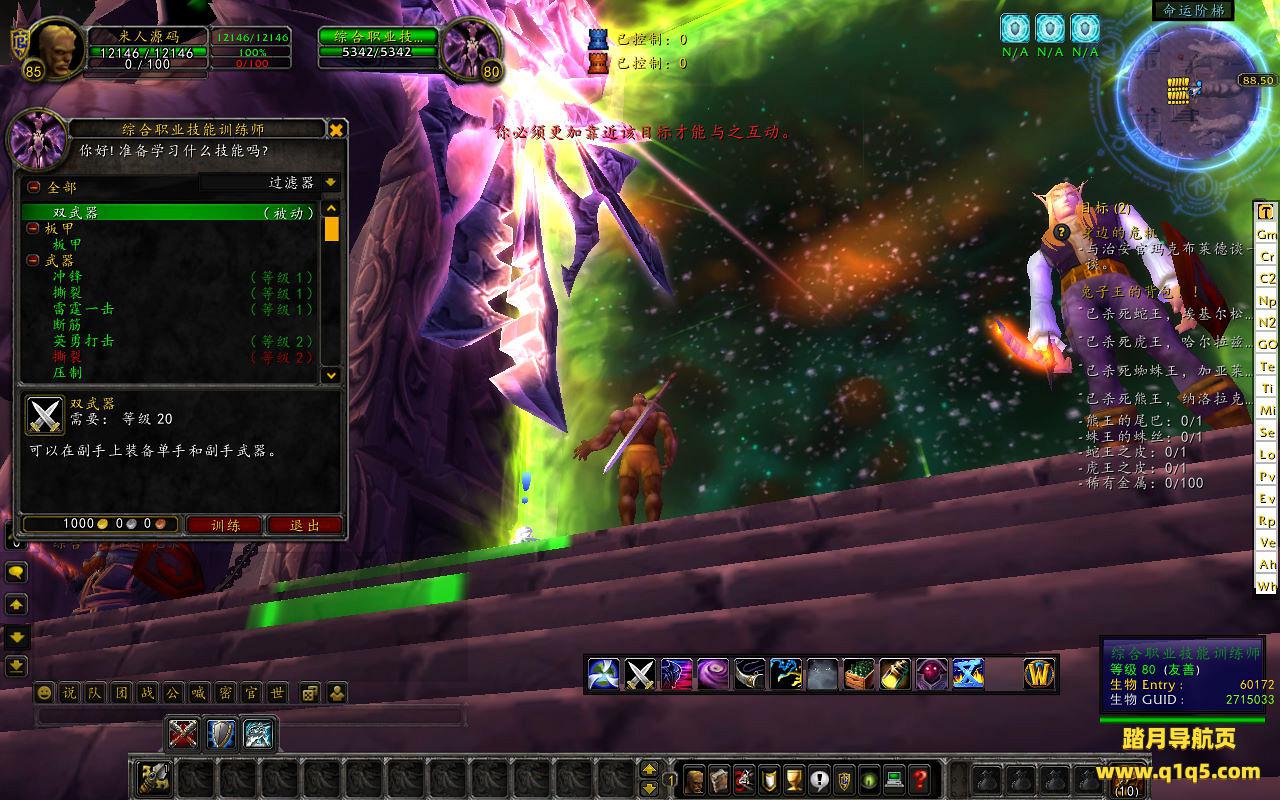Click the 世 (World) chat channel button
Viewport: 1280px width, 800px height.
pyautogui.click(x=276, y=692)
